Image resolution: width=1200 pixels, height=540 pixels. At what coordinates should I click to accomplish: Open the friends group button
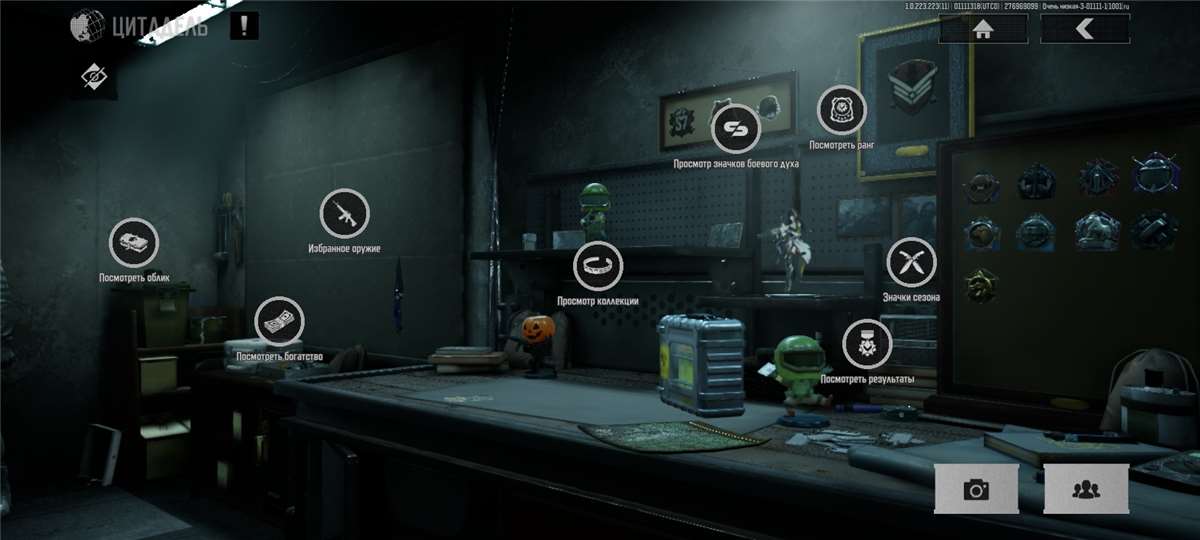pos(1085,489)
